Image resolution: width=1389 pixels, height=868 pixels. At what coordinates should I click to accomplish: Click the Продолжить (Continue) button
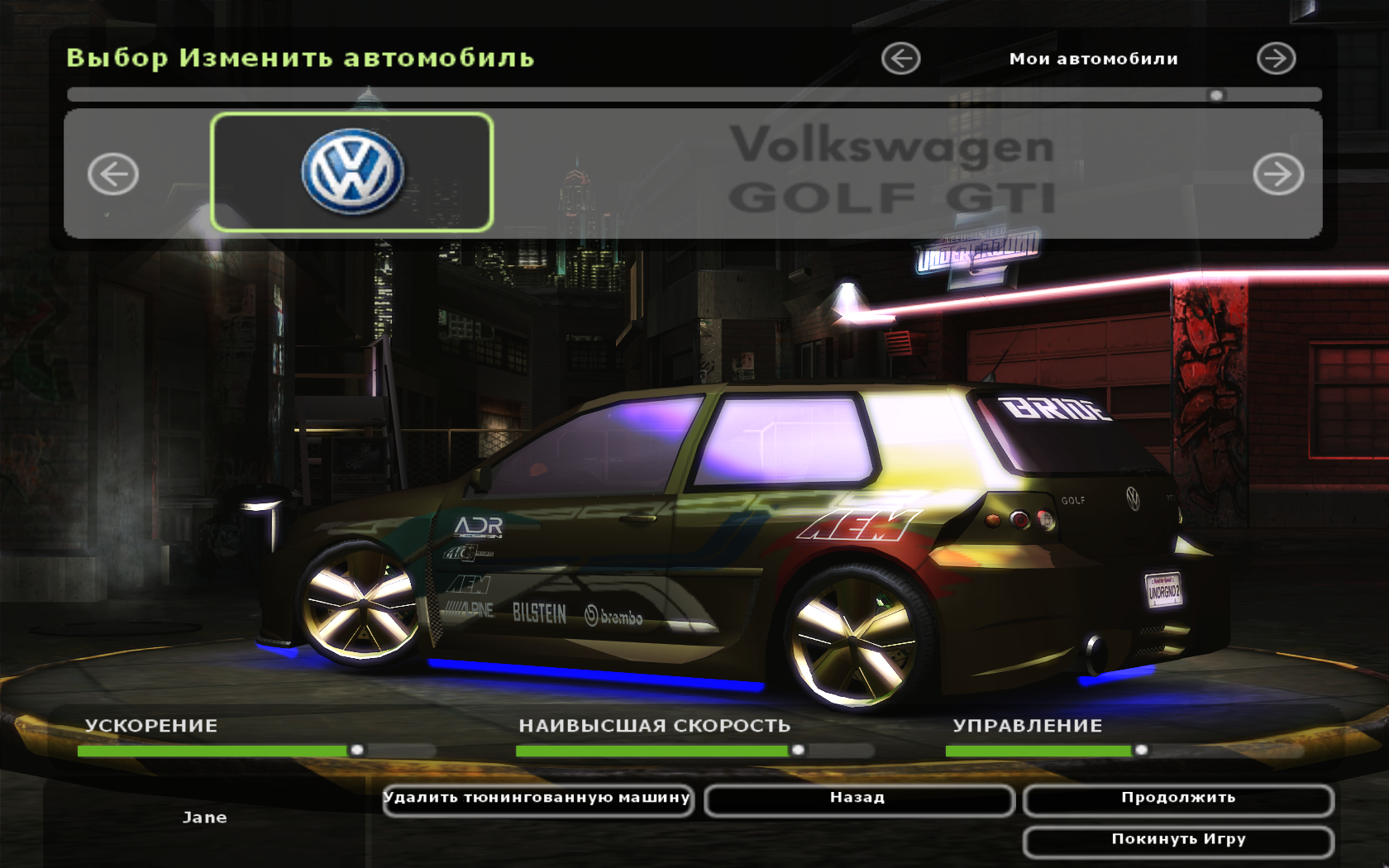pyautogui.click(x=1177, y=799)
